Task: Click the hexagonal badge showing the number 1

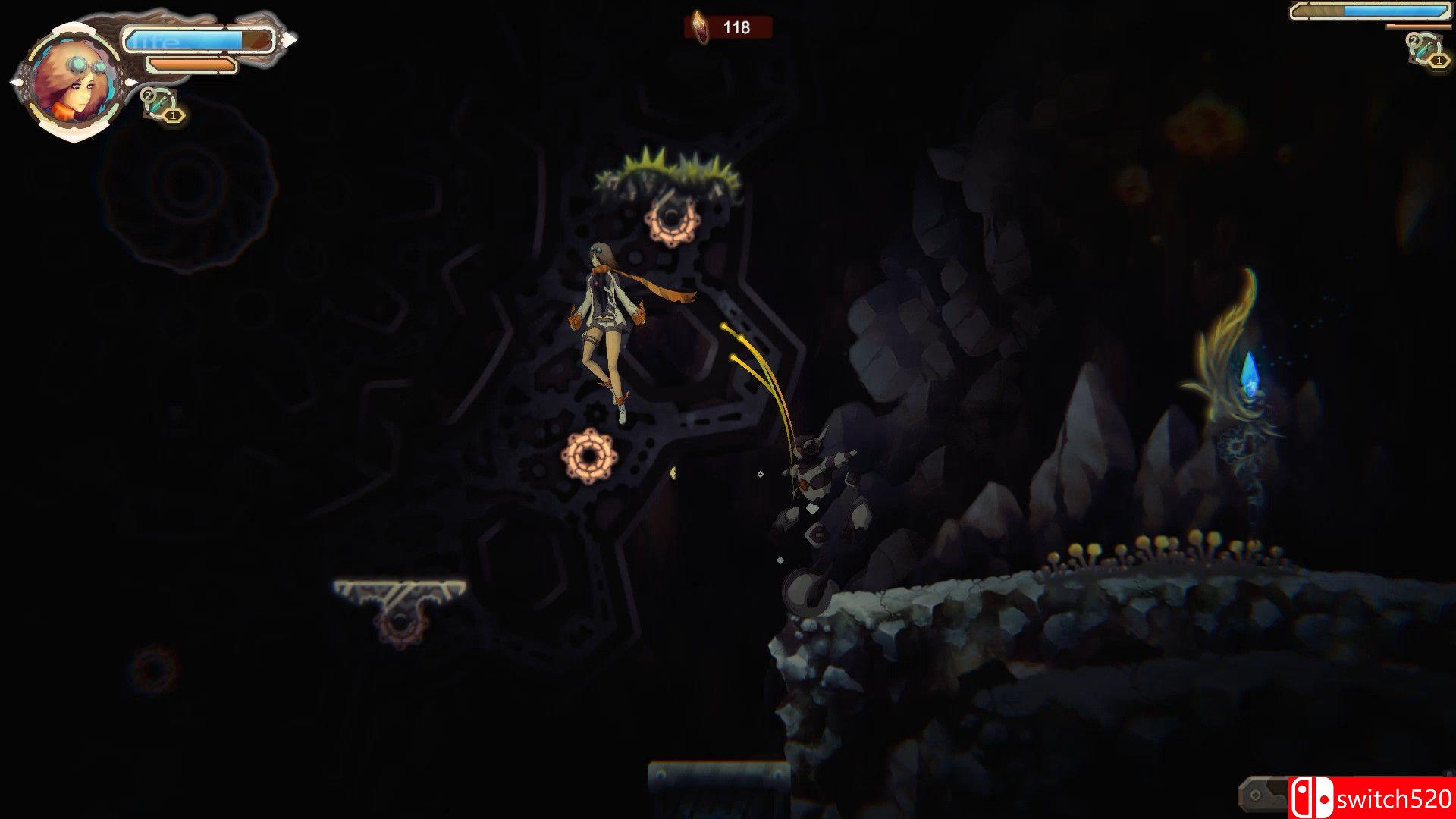Action: click(x=173, y=115)
